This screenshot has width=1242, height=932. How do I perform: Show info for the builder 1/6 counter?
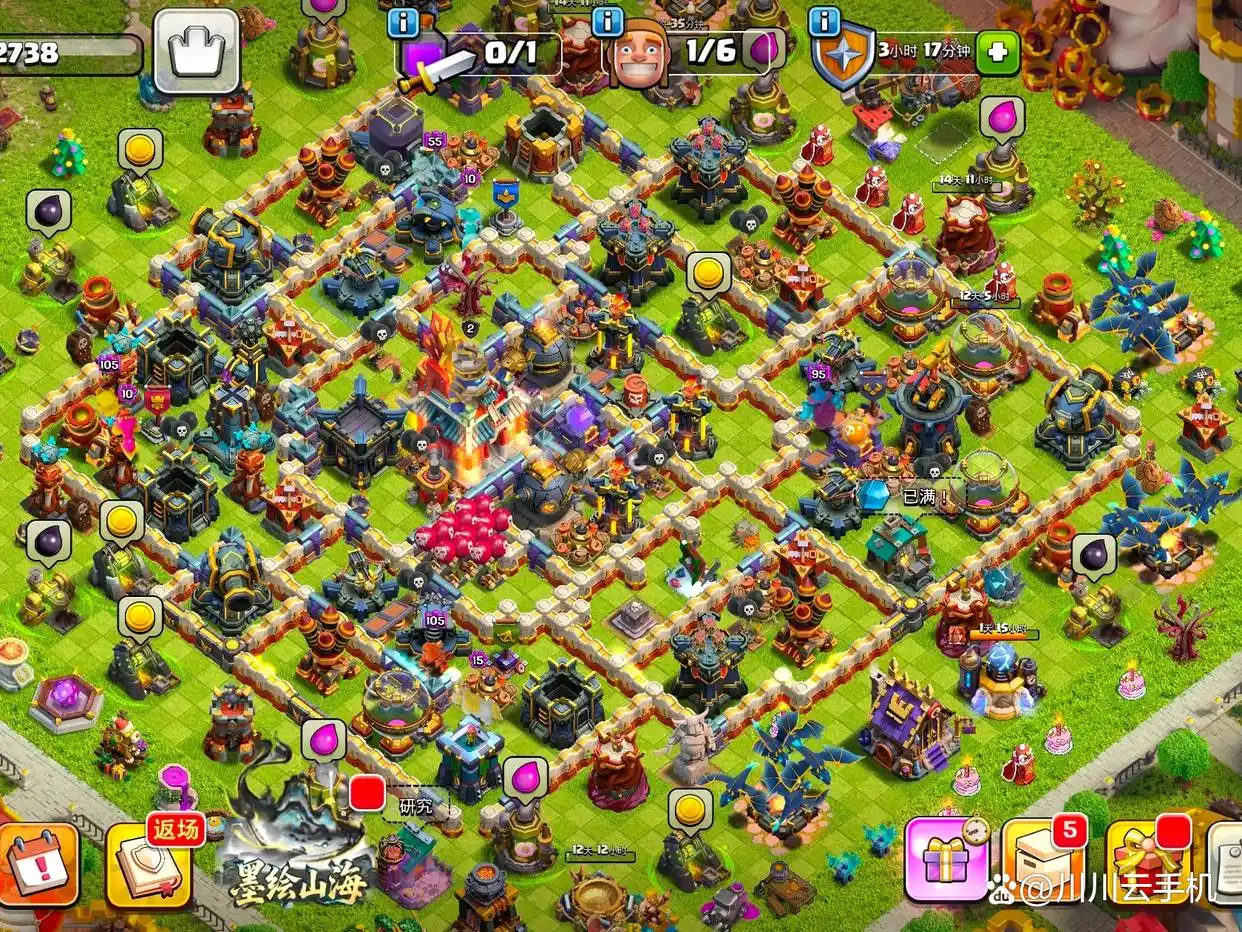click(605, 21)
